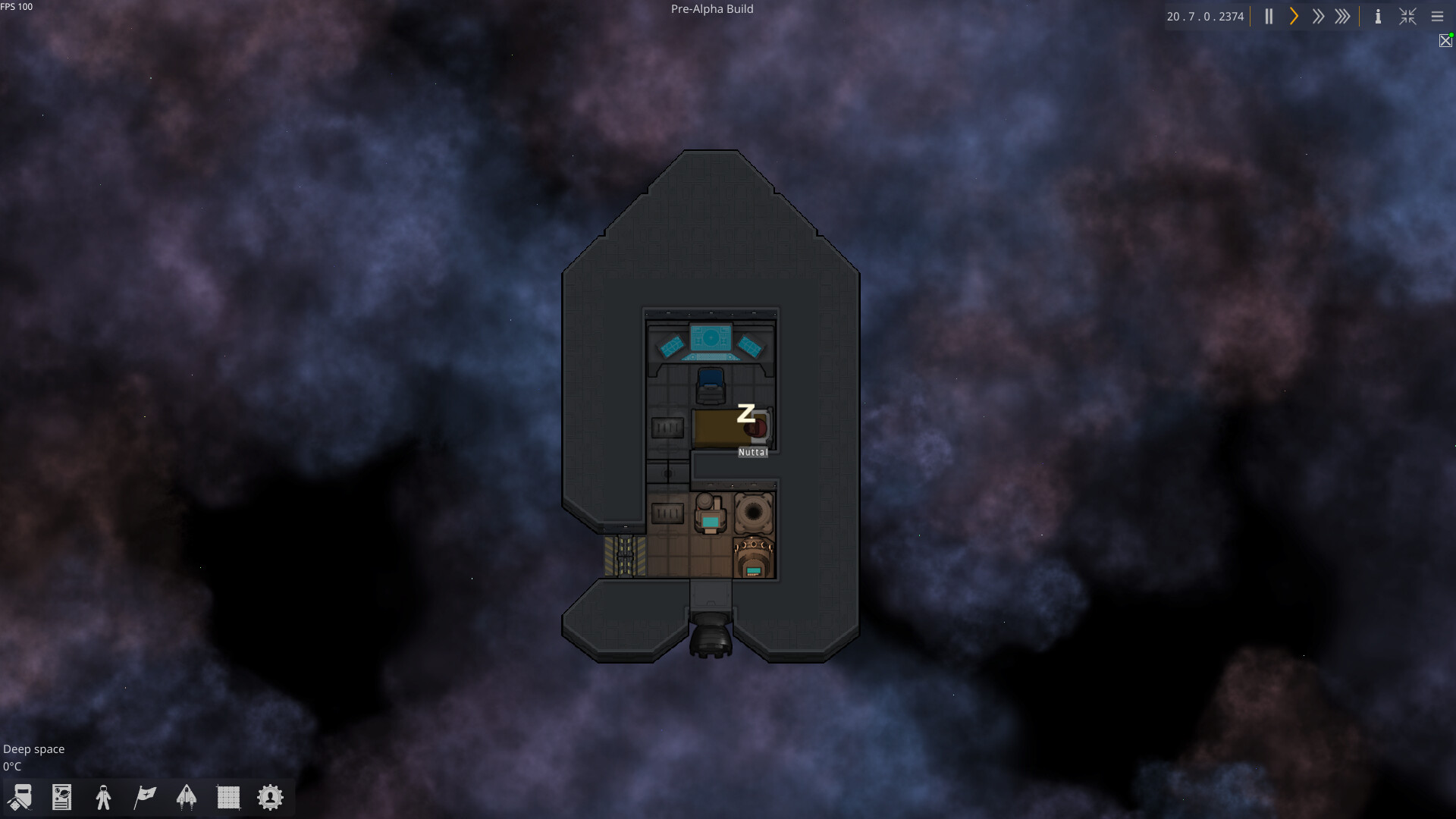This screenshot has height=819, width=1456.
Task: Open the hamburger menu
Action: [1438, 16]
